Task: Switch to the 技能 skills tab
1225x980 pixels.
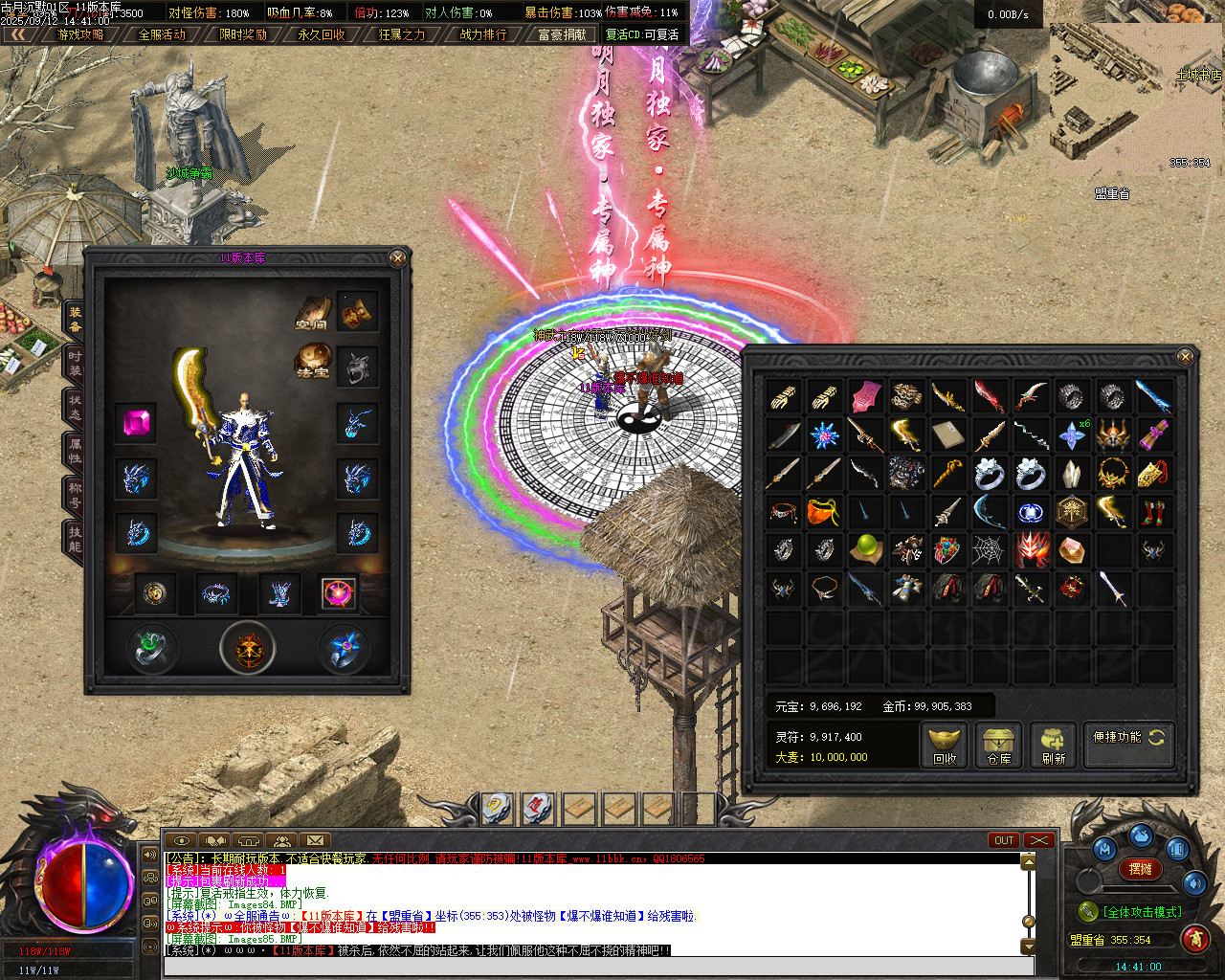Action: pos(74,539)
